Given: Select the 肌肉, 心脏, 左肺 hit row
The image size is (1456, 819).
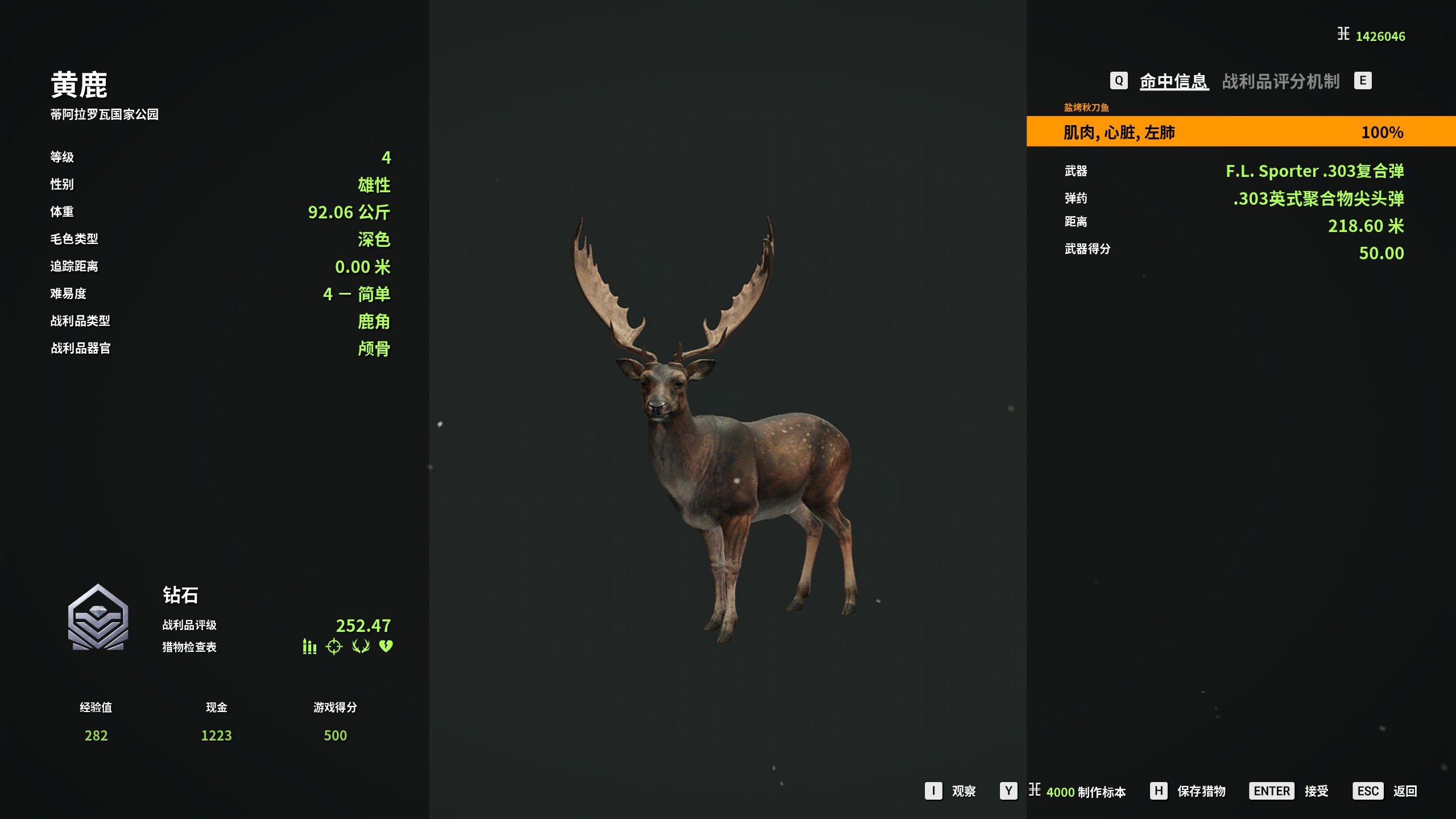Looking at the screenshot, I should click(1240, 132).
